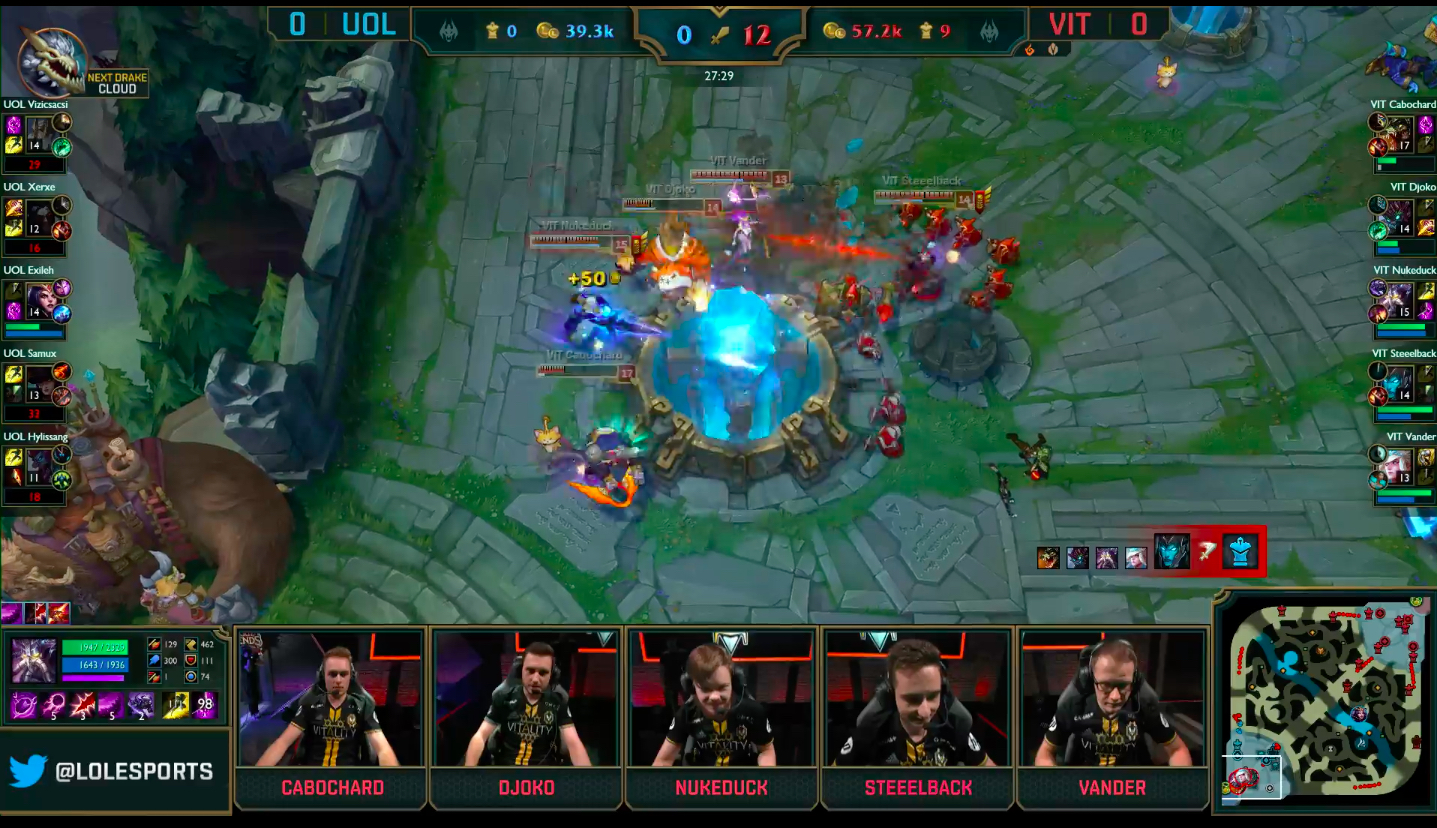This screenshot has width=1437, height=828.
Task: Select Vander's champion portrait in VIT list
Action: pos(1399,464)
